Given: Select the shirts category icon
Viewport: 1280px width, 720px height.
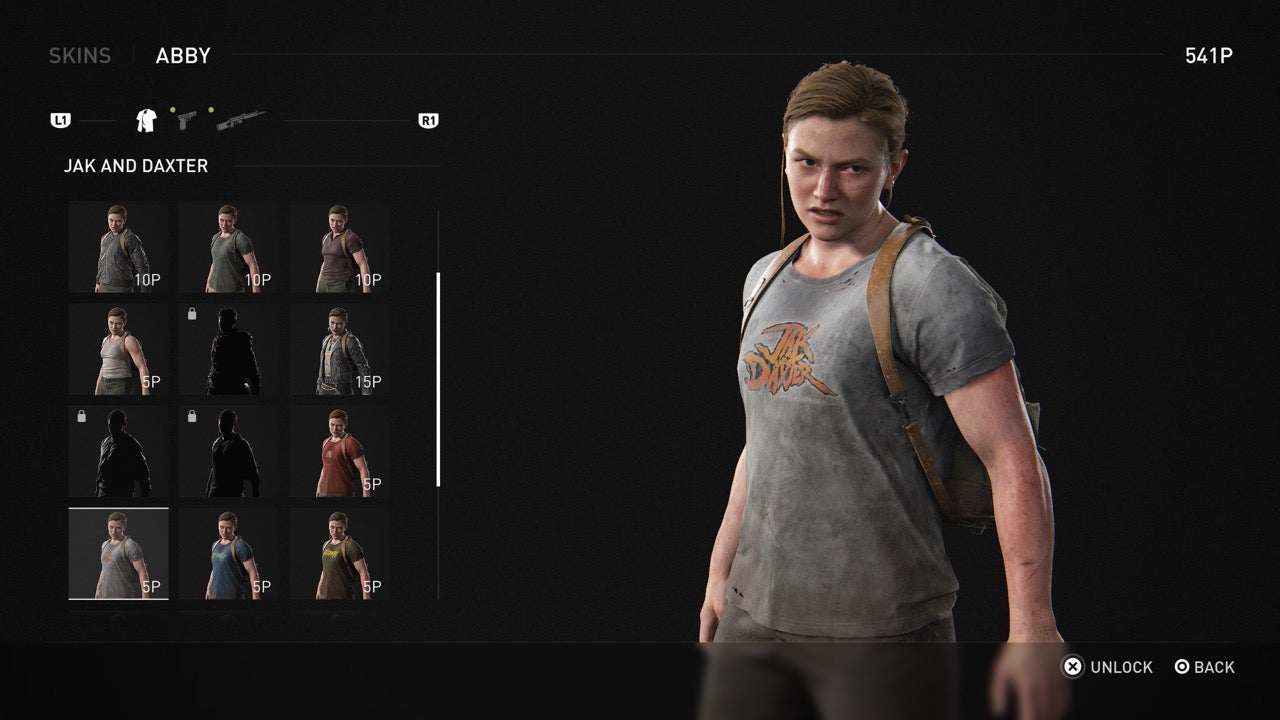Looking at the screenshot, I should [x=145, y=118].
